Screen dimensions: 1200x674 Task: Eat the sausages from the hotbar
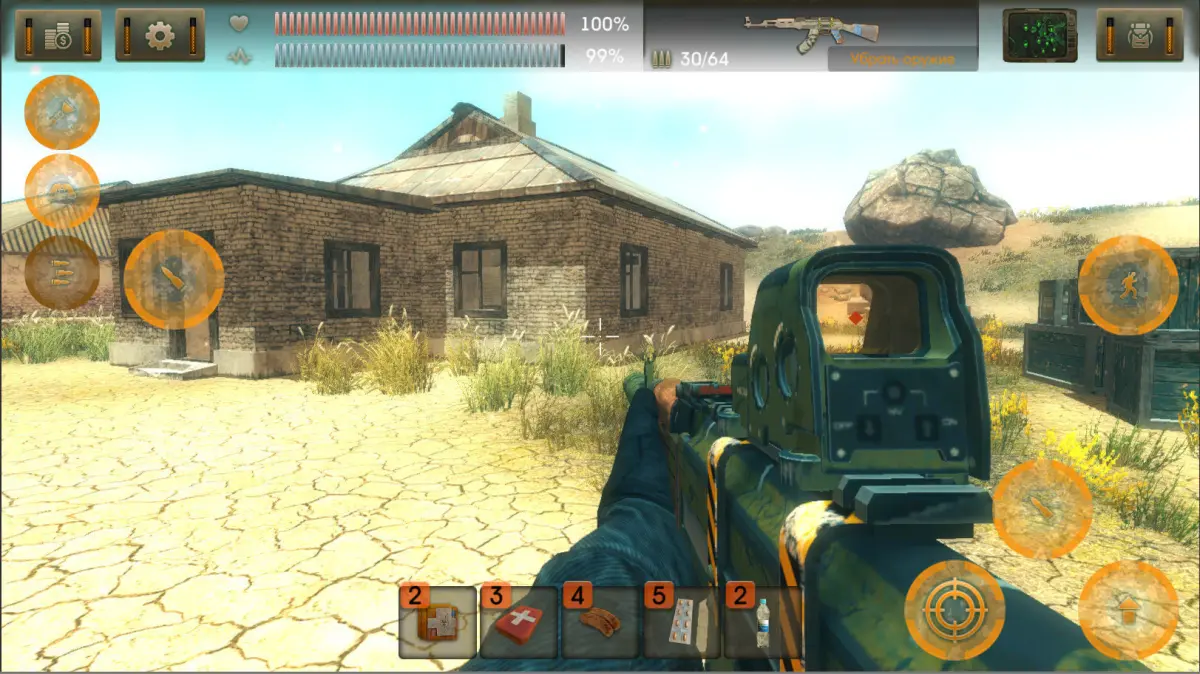[x=600, y=622]
